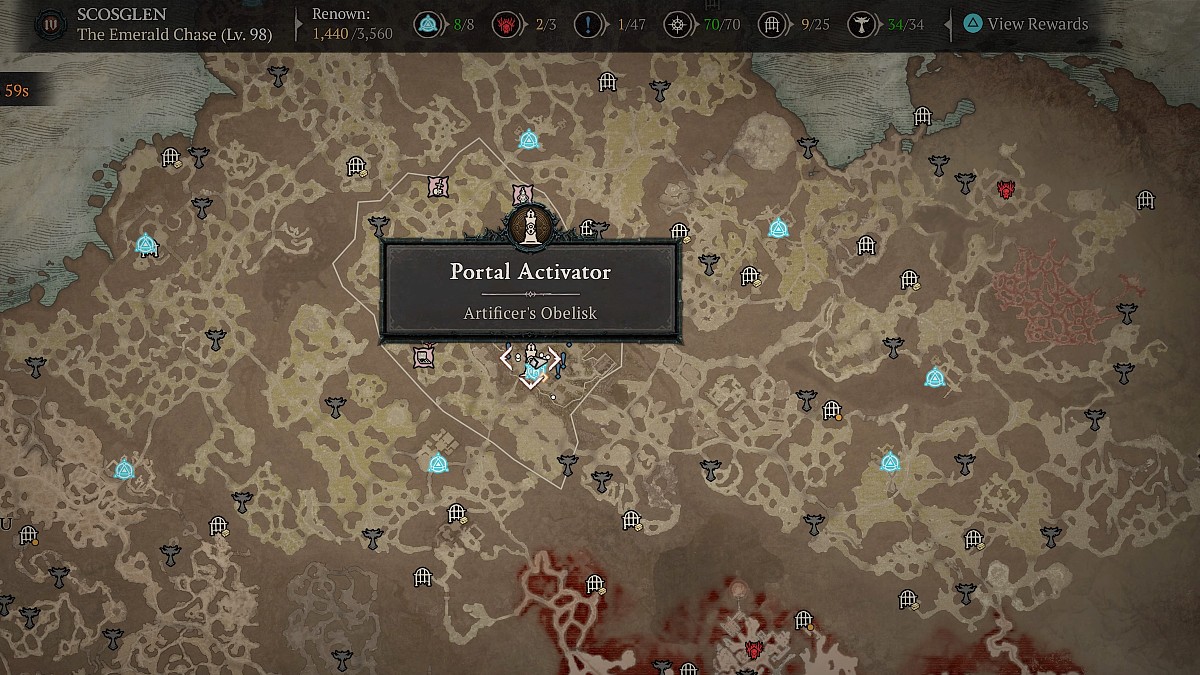
Task: Click the player location marker on the map
Action: (530, 372)
